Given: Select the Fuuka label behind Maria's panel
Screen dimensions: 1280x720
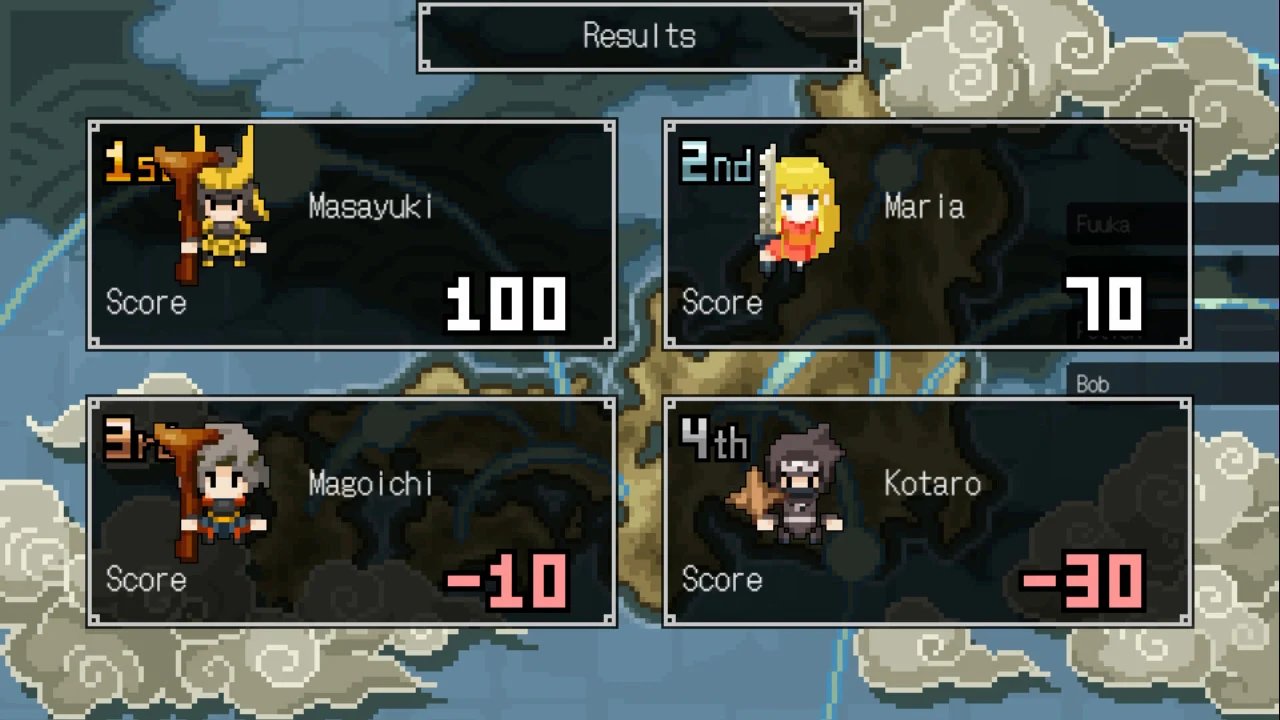Looking at the screenshot, I should tap(1103, 224).
